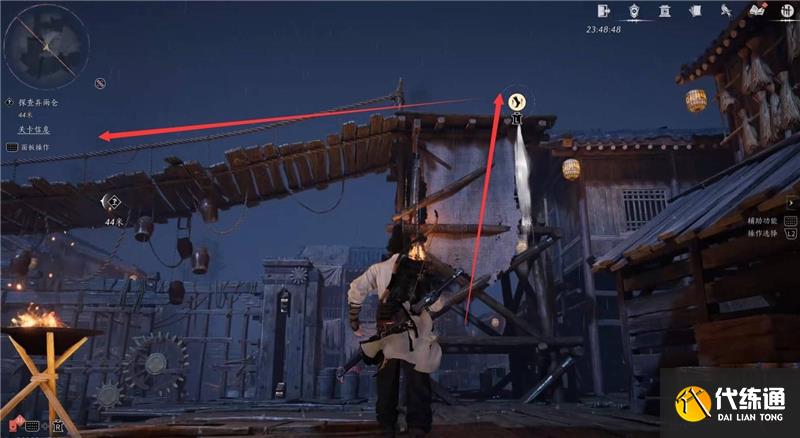The width and height of the screenshot is (800, 438).
Task: Expand the side panel arrow on right edge
Action: pos(792,202)
